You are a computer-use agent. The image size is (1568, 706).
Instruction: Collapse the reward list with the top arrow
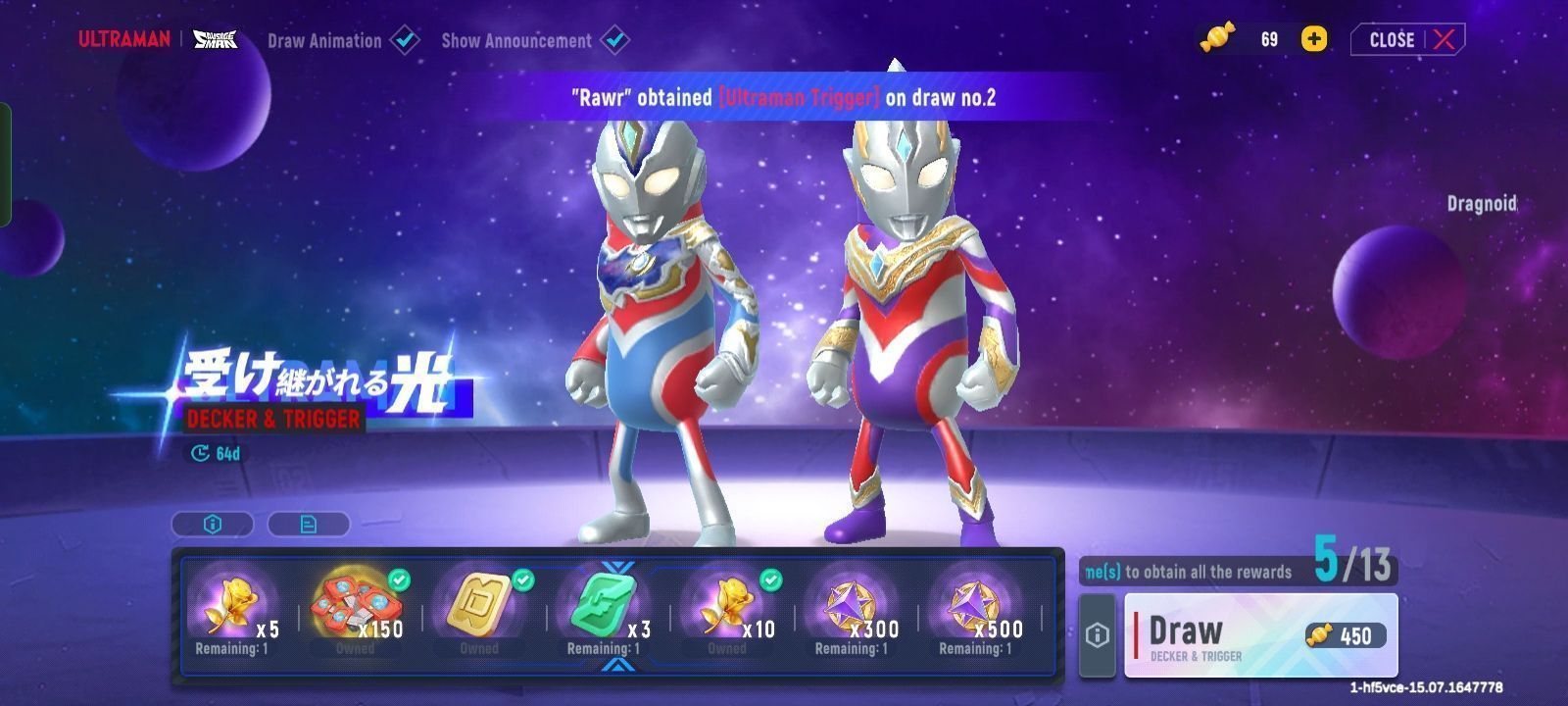617,567
